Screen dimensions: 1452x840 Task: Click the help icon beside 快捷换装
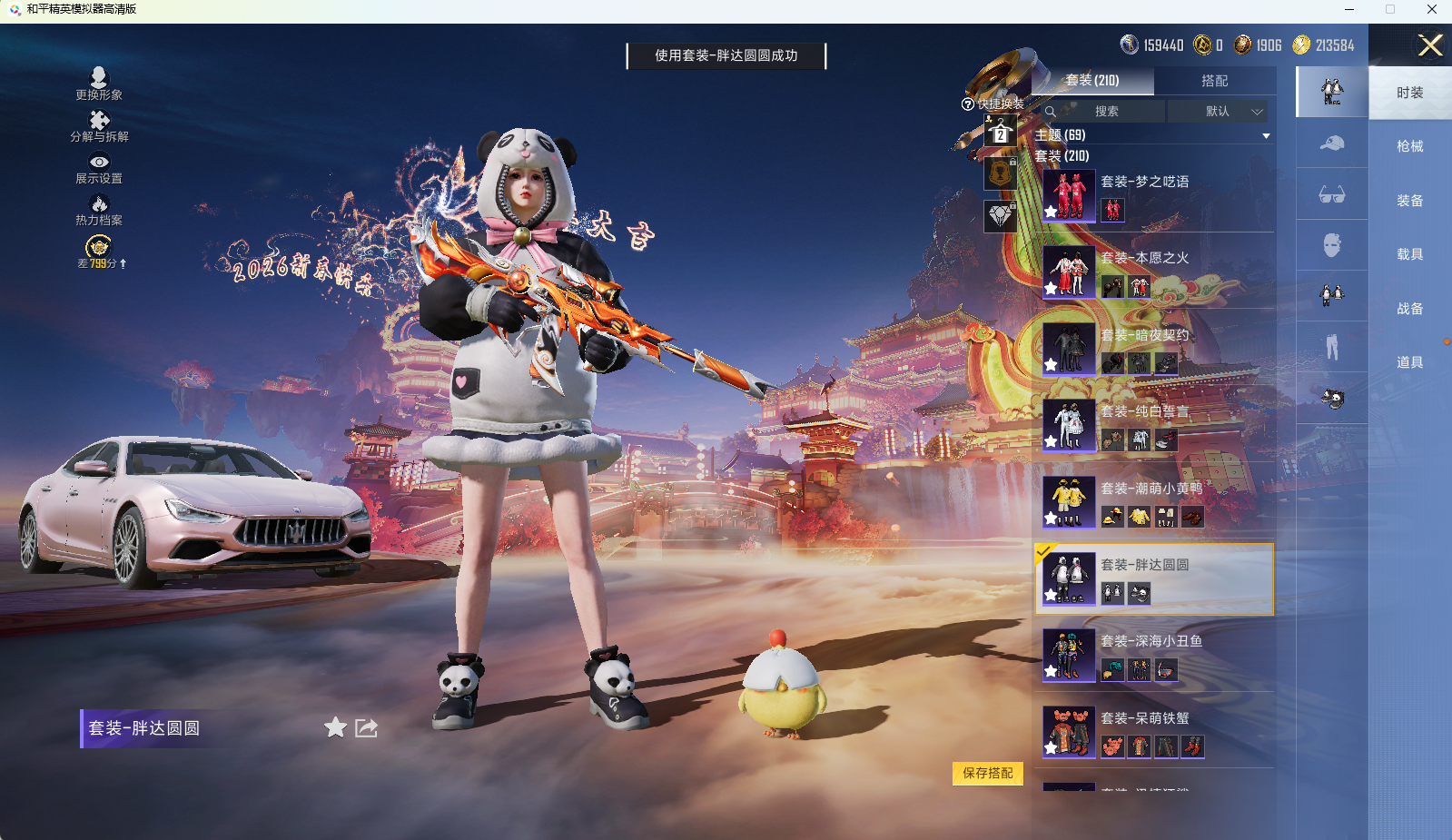tap(966, 102)
